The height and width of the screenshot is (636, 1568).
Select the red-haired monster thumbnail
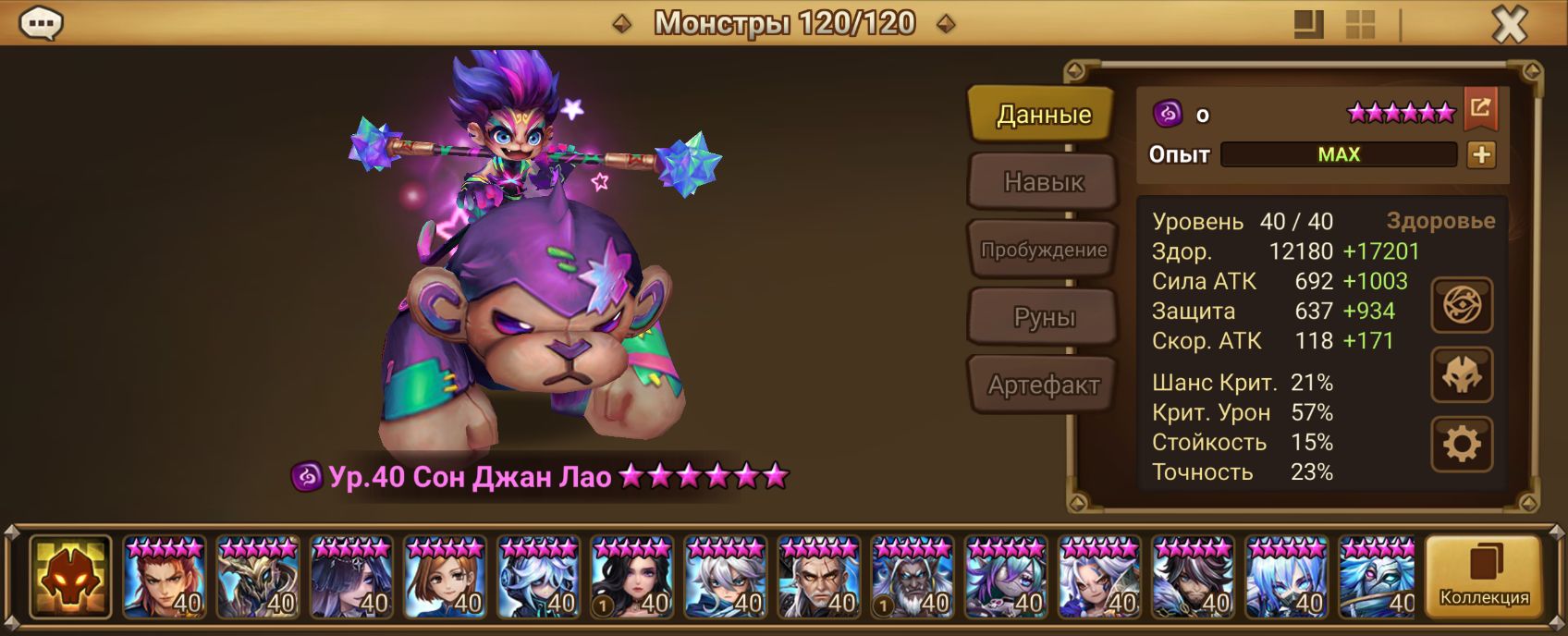coord(164,577)
